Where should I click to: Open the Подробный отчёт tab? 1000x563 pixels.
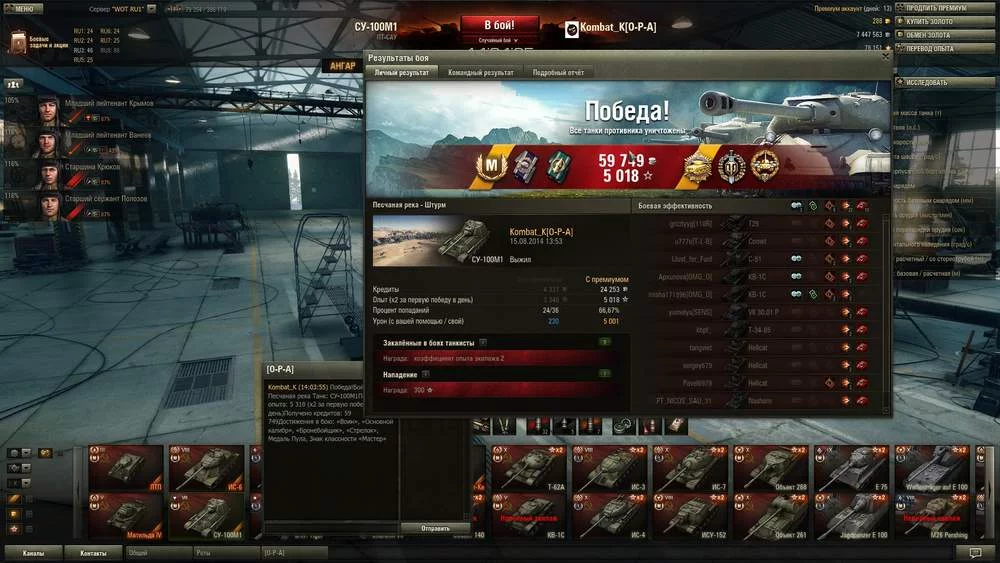(x=559, y=73)
